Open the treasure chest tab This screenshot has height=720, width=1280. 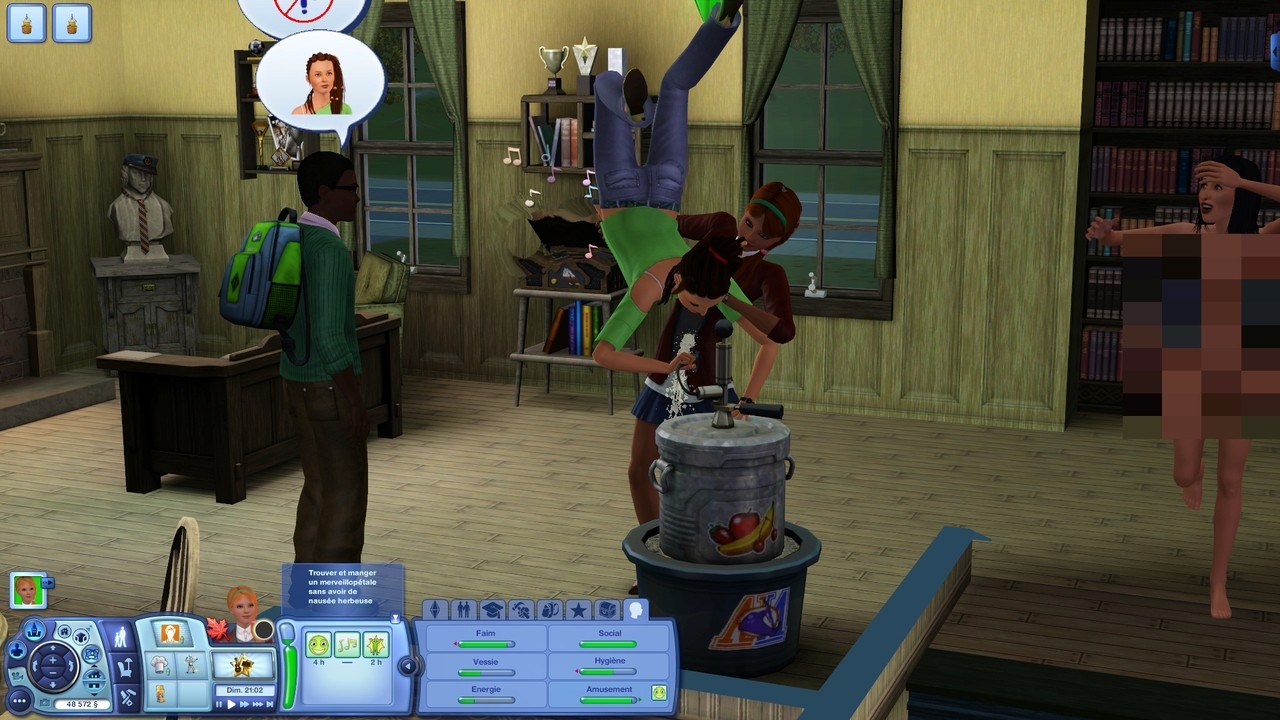click(607, 609)
